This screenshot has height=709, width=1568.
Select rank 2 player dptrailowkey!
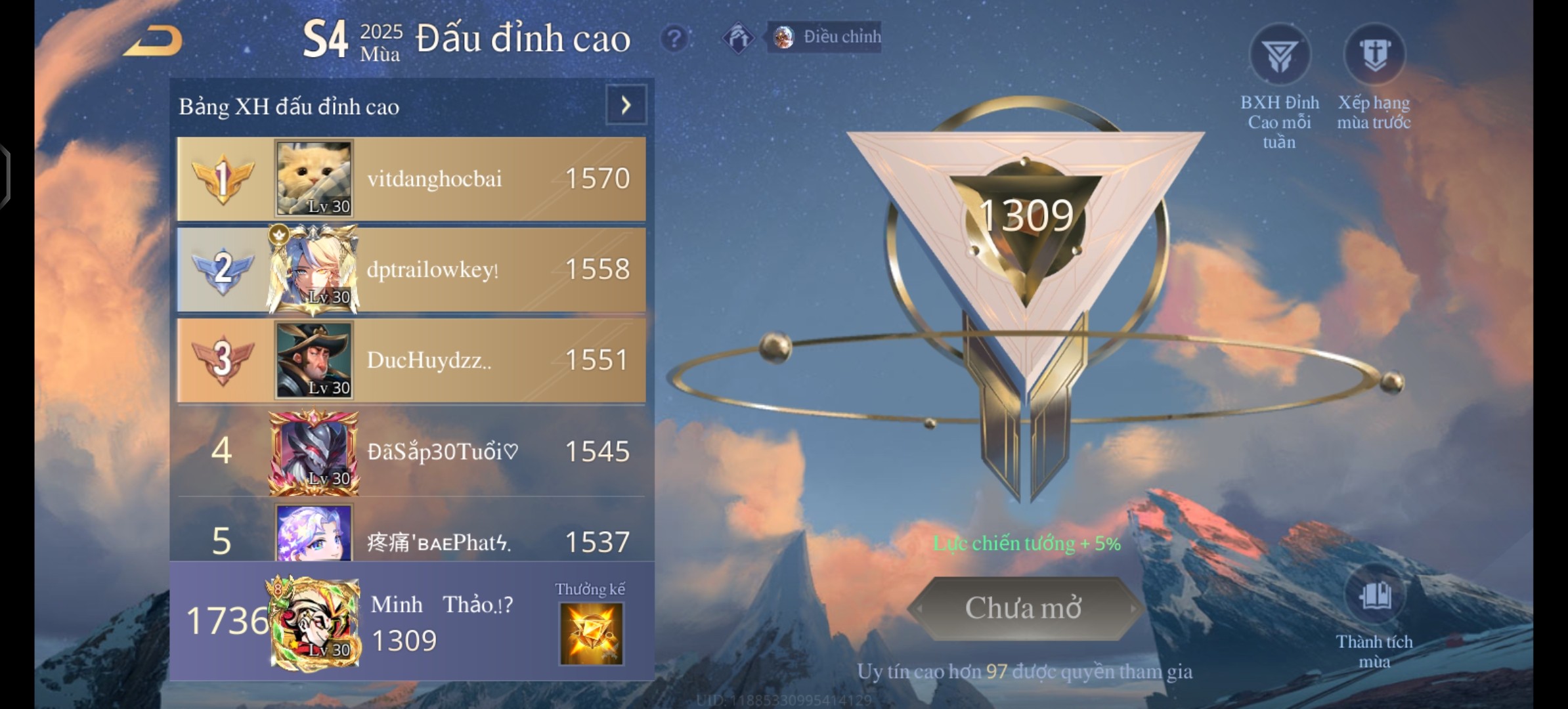(432, 270)
